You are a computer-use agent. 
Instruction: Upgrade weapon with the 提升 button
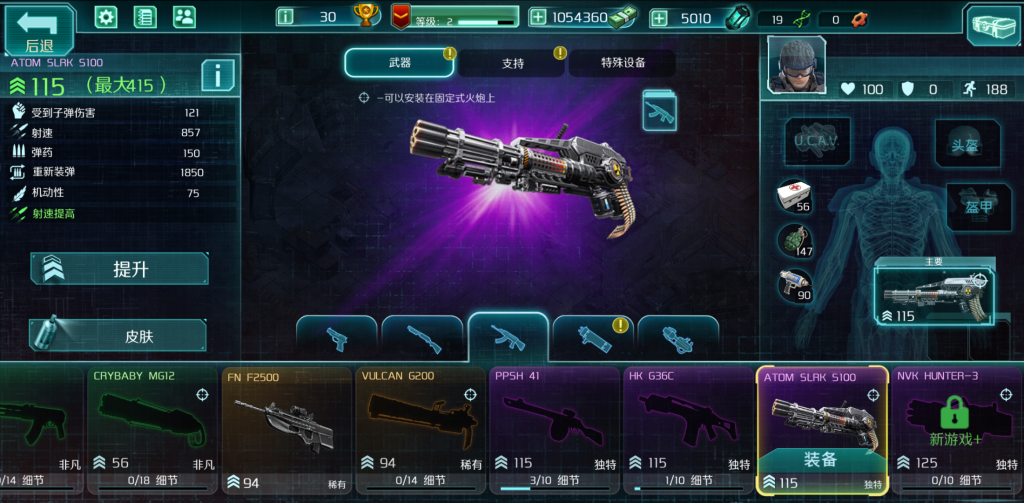pyautogui.click(x=119, y=269)
